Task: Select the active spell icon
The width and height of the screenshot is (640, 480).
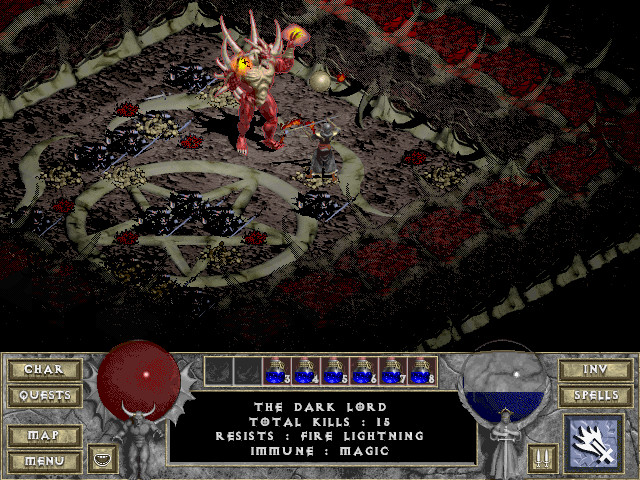Action: 594,445
